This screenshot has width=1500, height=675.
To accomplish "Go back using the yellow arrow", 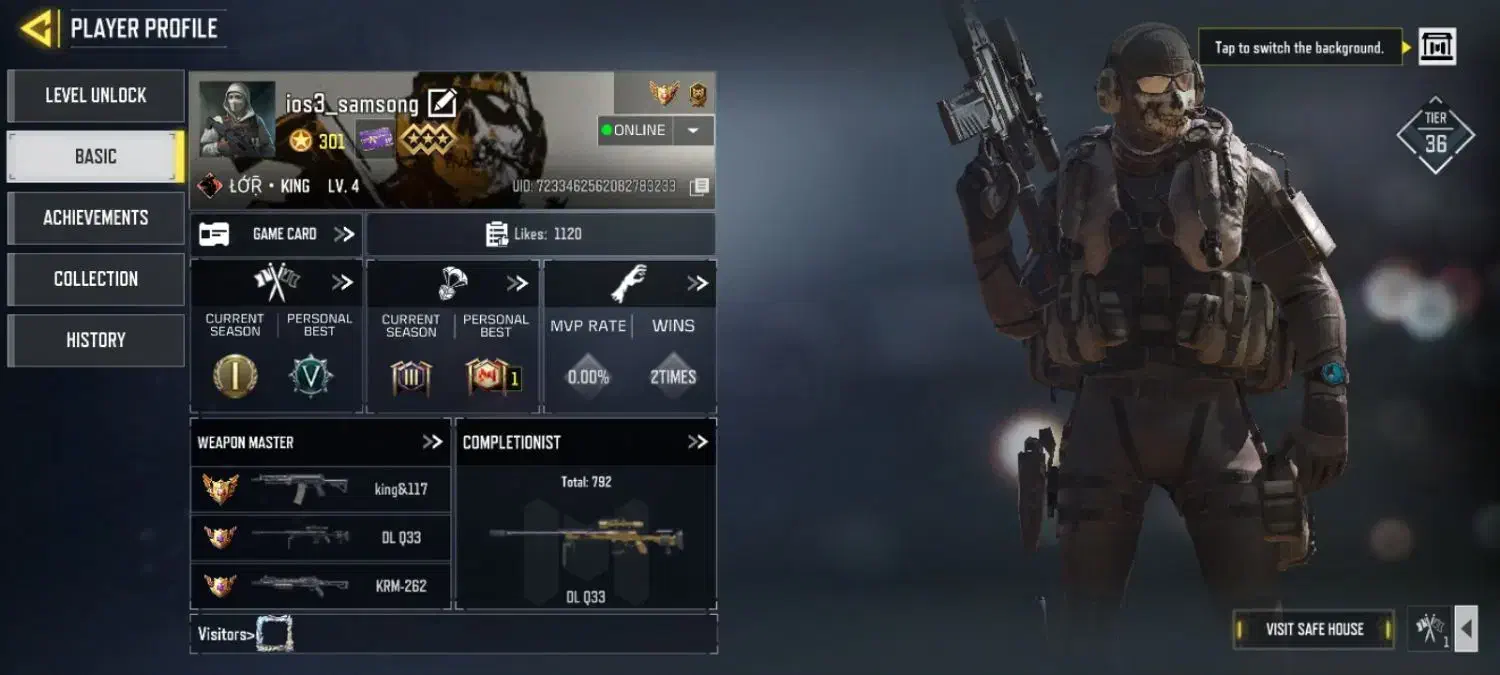I will tap(36, 28).
